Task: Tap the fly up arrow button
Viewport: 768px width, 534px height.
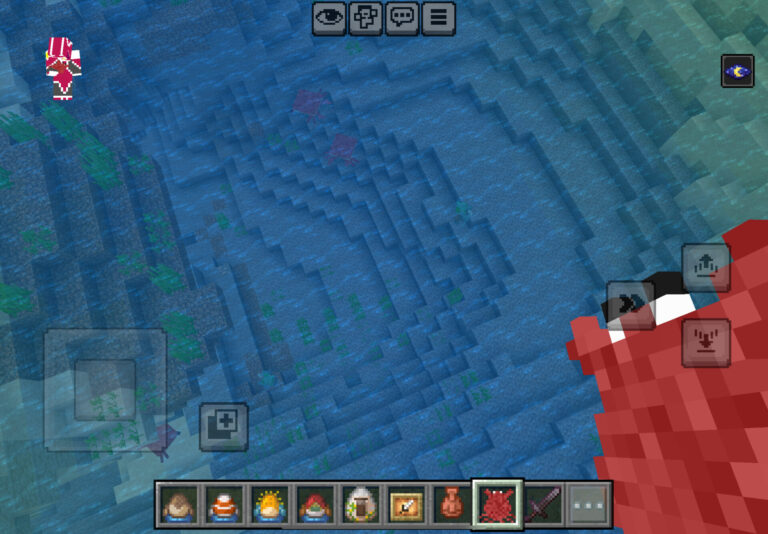Action: click(706, 267)
